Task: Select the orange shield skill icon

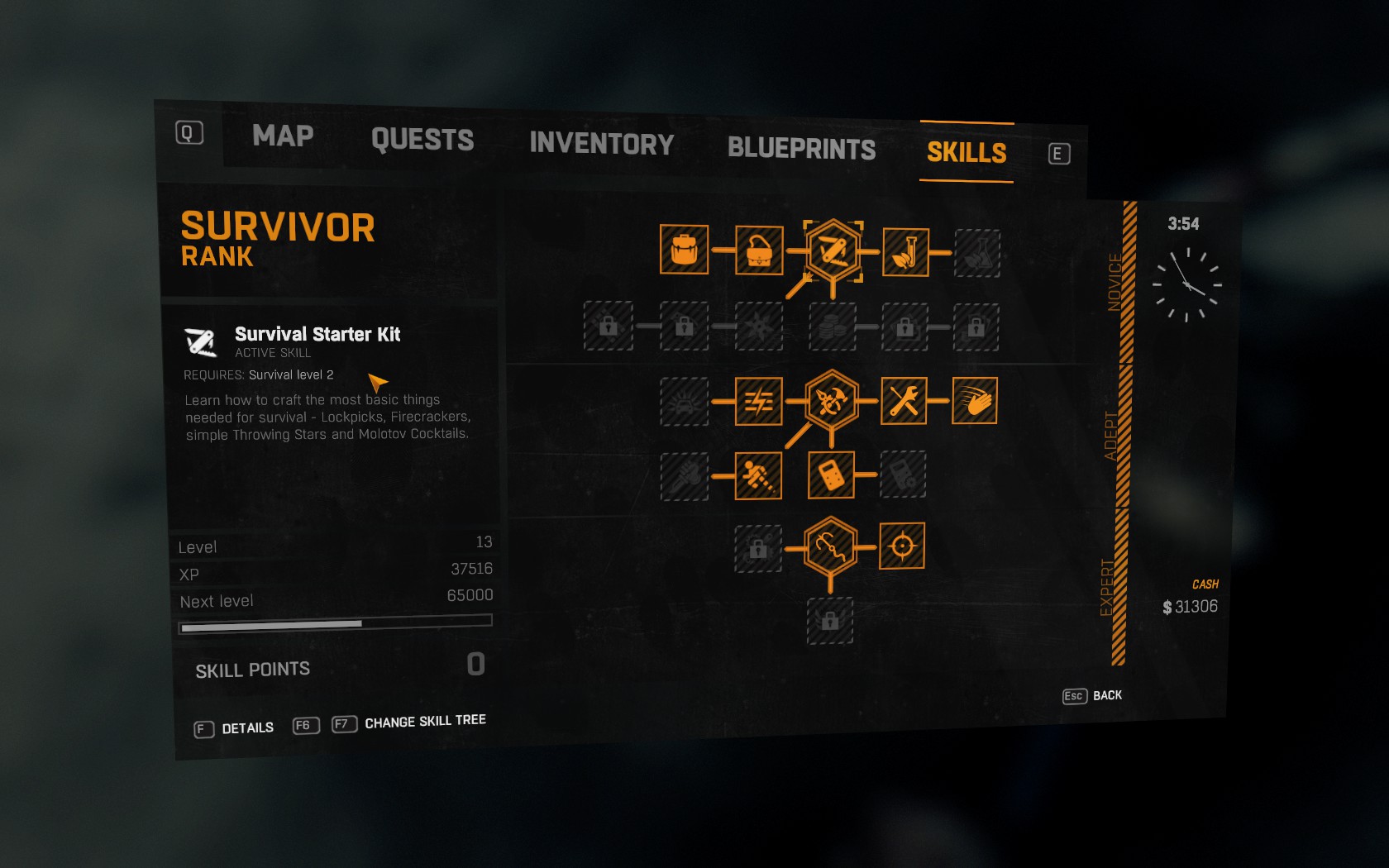Action: (x=830, y=475)
